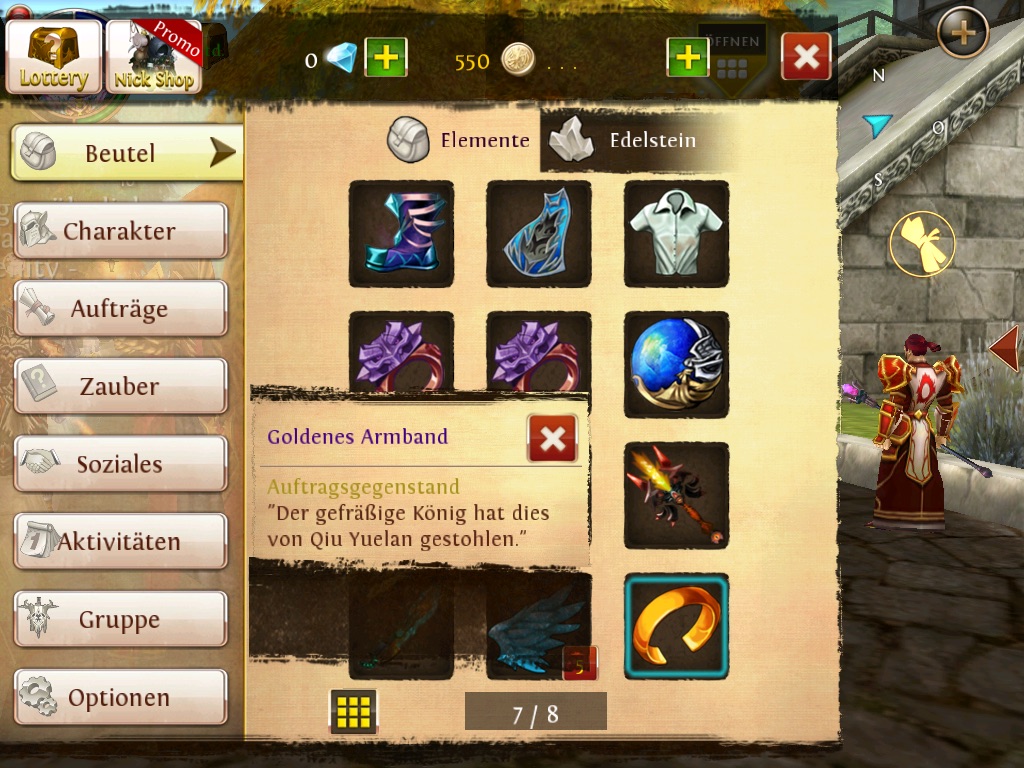
Task: Add diamonds with the green plus
Action: pyautogui.click(x=385, y=58)
